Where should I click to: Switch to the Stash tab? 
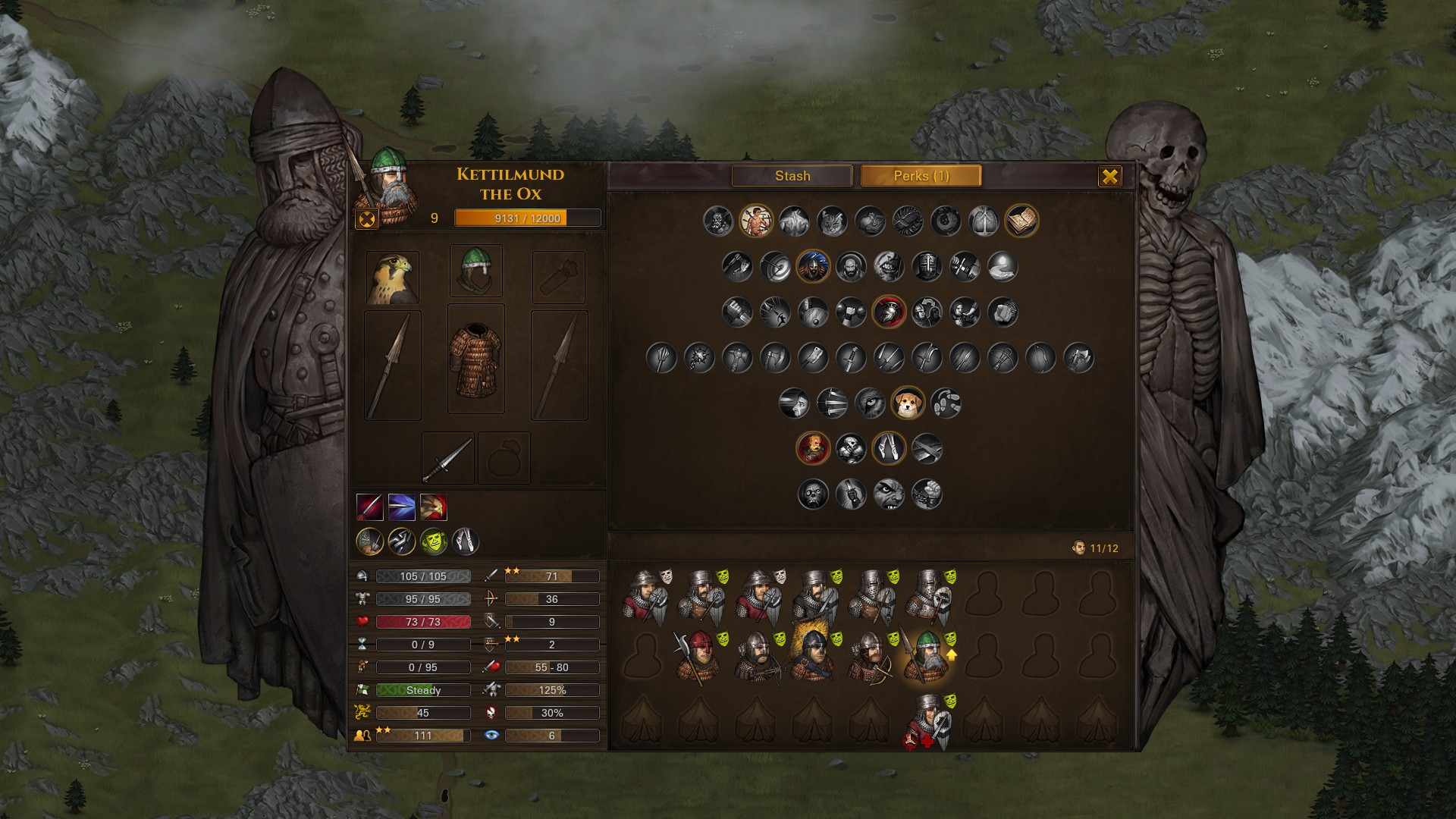click(792, 176)
